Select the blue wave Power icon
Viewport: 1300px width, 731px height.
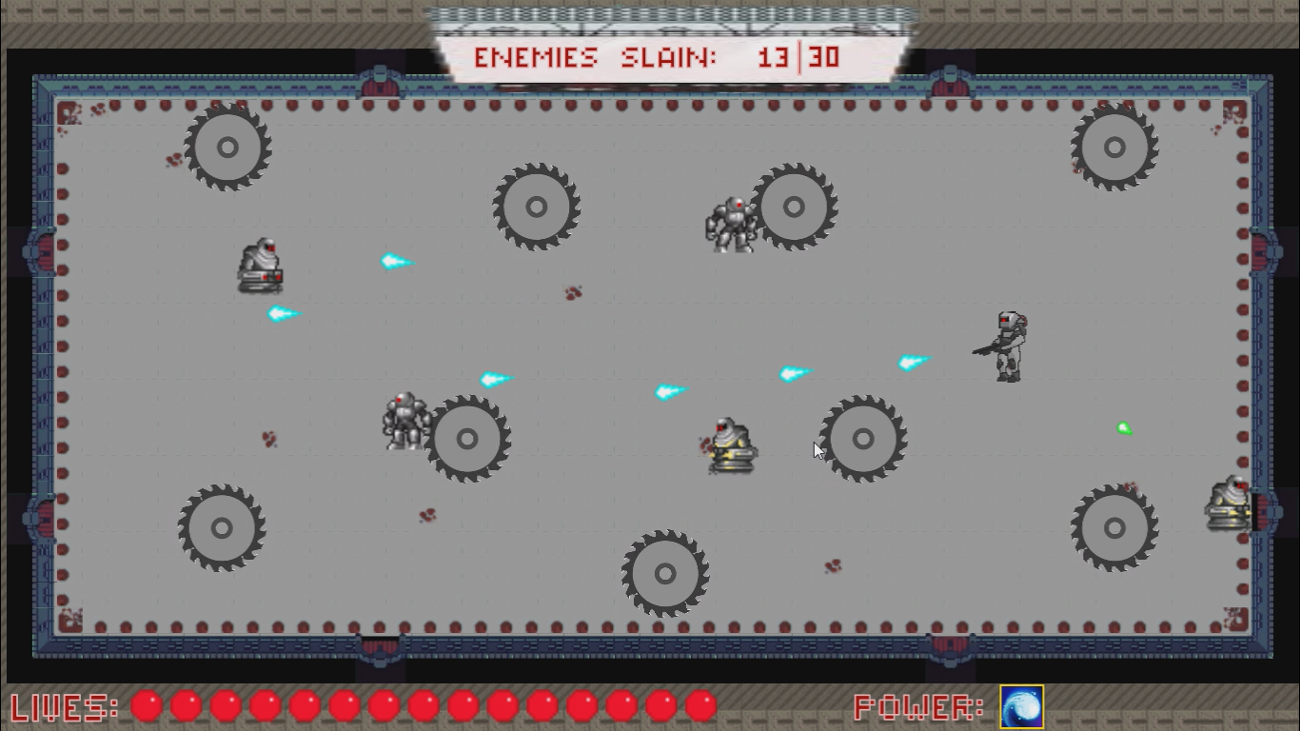pos(1019,708)
